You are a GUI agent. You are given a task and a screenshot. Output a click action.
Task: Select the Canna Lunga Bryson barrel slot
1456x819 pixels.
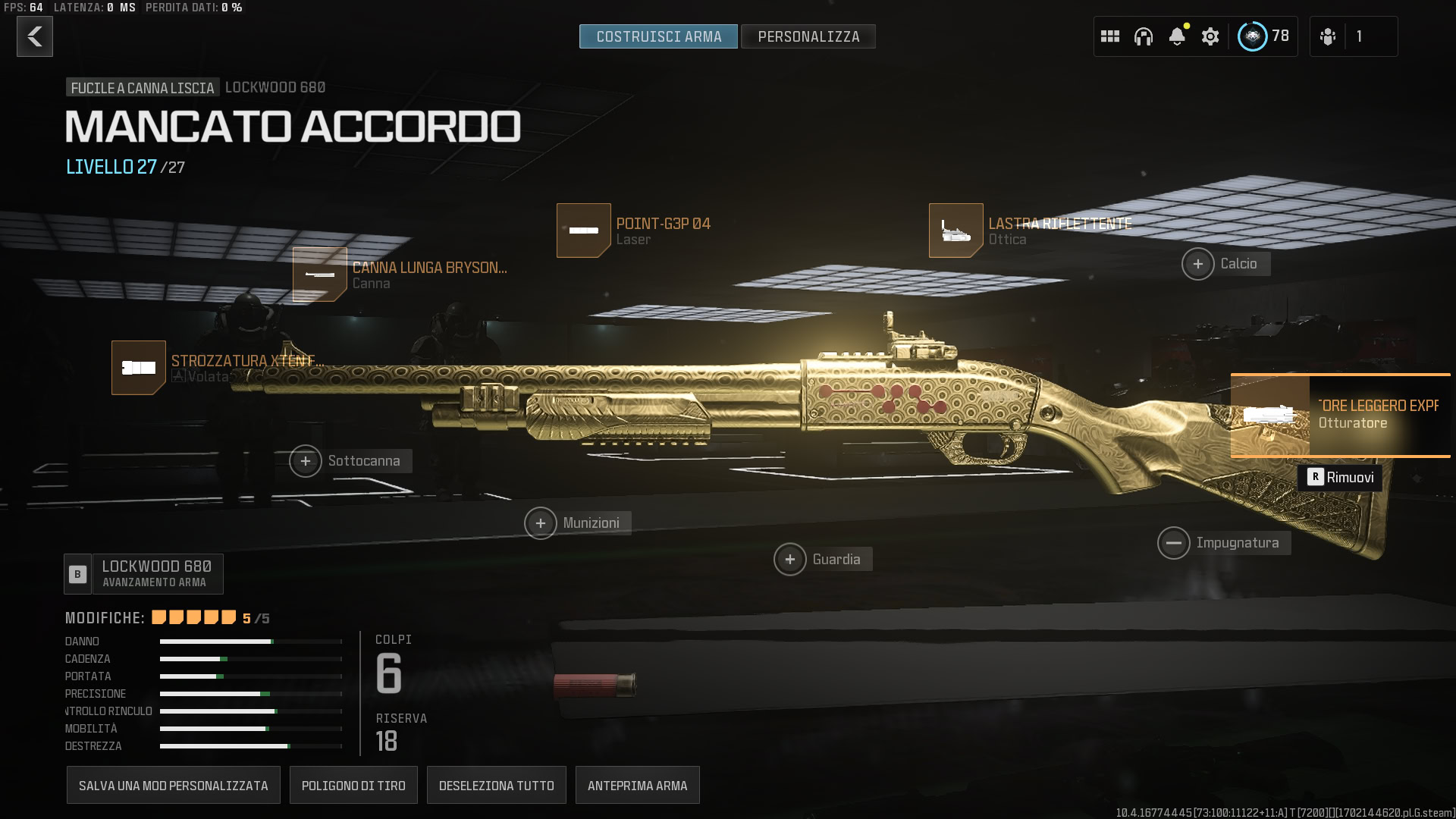320,275
